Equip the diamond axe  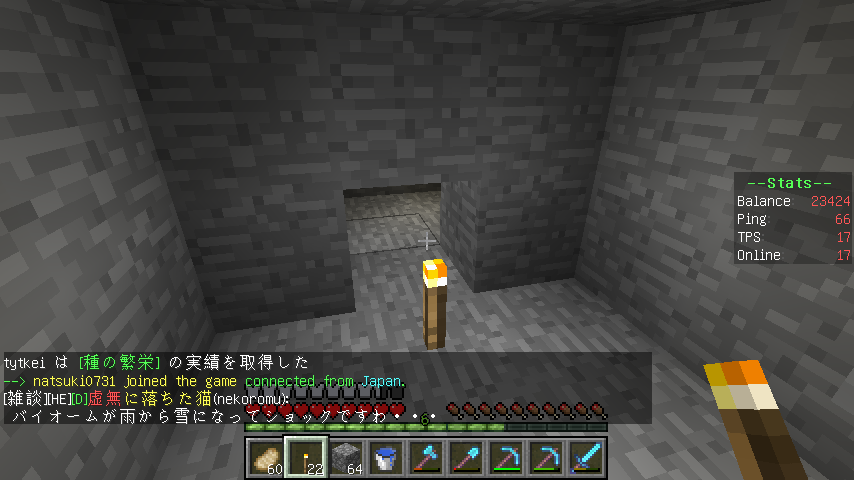(426, 457)
